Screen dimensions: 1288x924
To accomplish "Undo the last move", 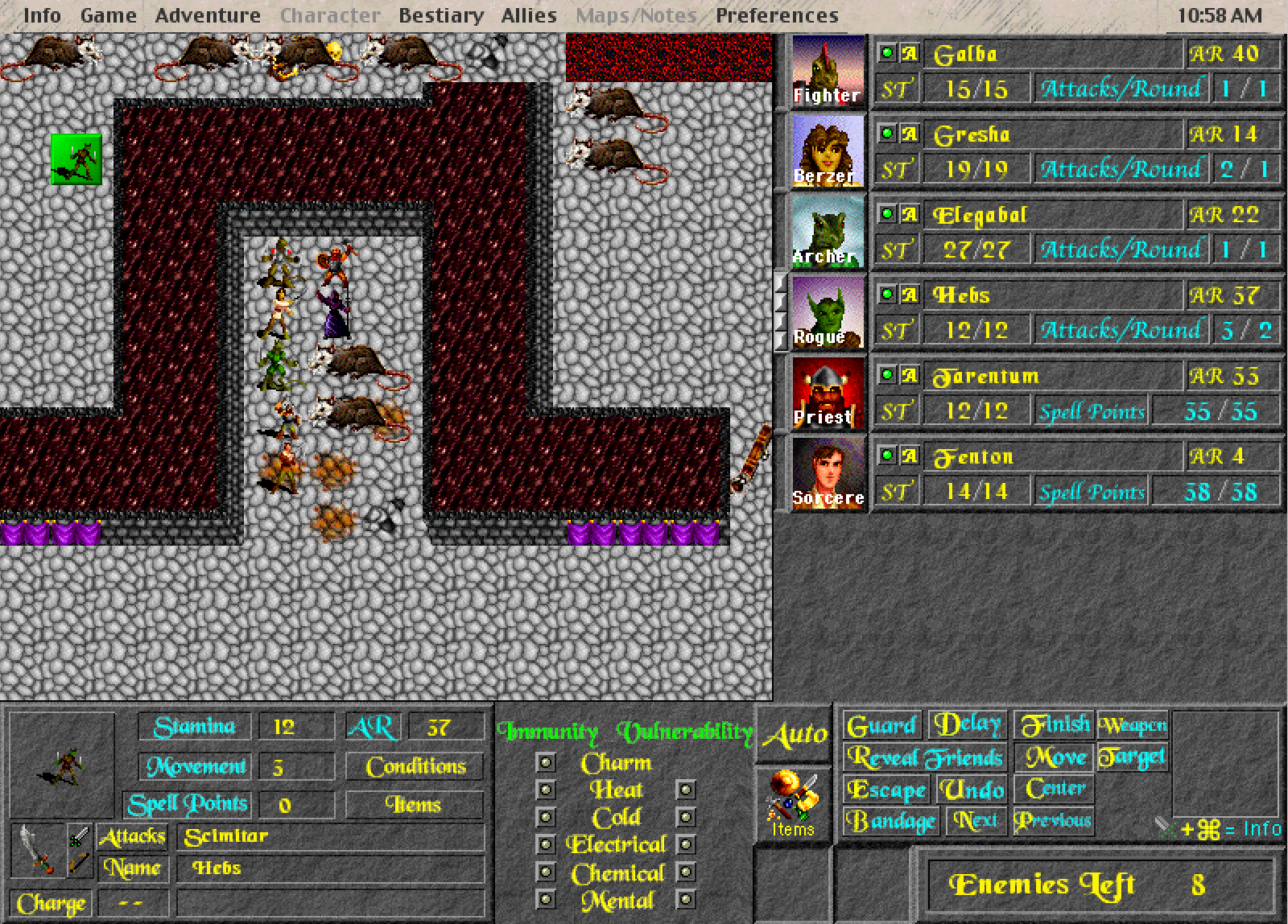I will pyautogui.click(x=972, y=790).
